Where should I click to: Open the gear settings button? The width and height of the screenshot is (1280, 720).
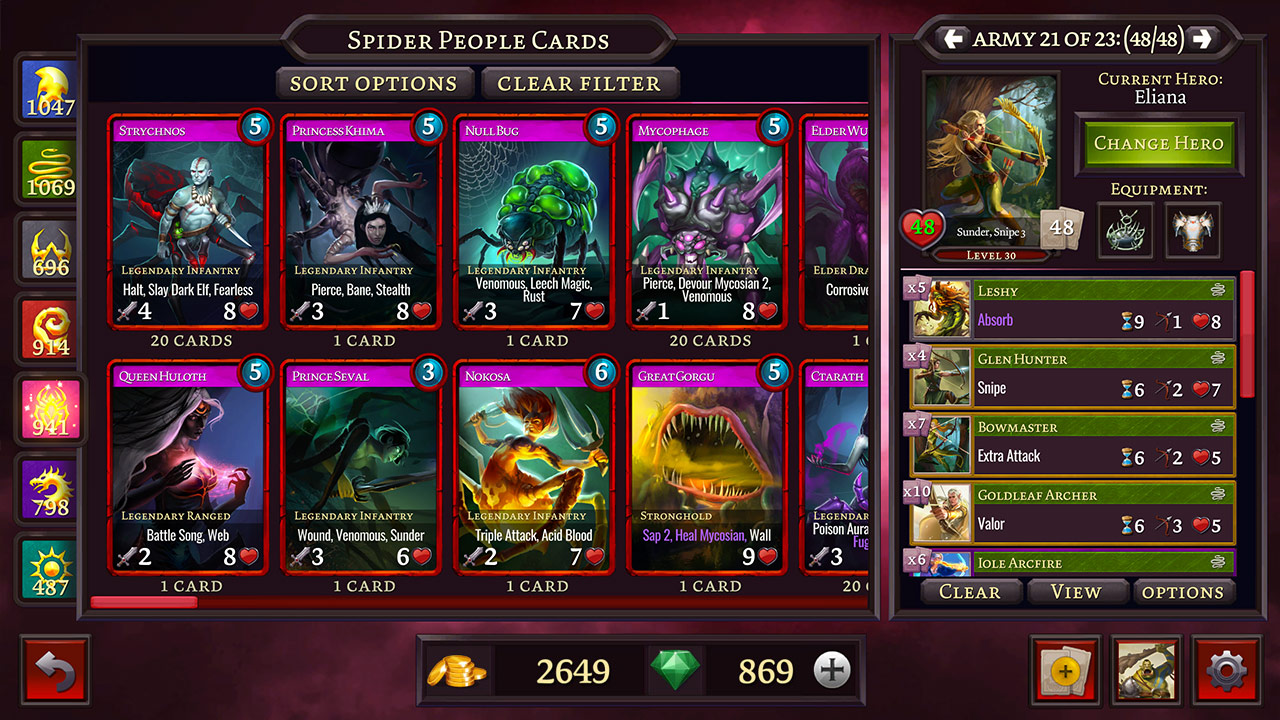1227,670
